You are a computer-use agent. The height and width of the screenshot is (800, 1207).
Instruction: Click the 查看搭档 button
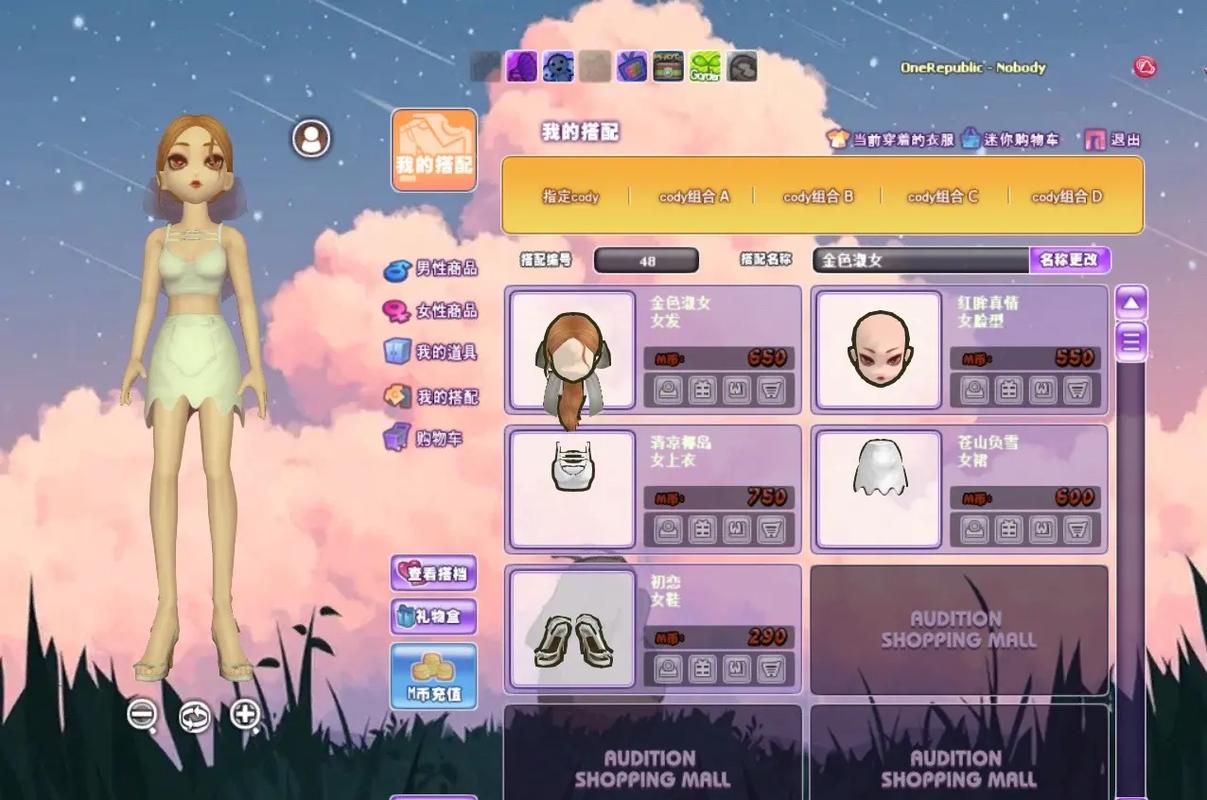[433, 574]
